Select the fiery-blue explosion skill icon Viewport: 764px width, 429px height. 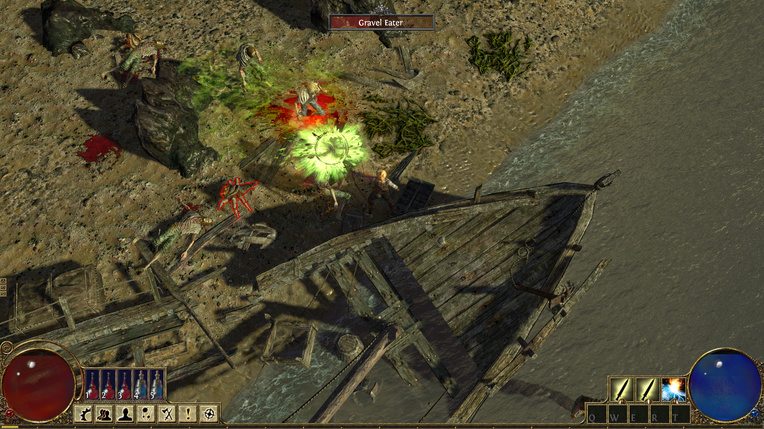tap(672, 389)
